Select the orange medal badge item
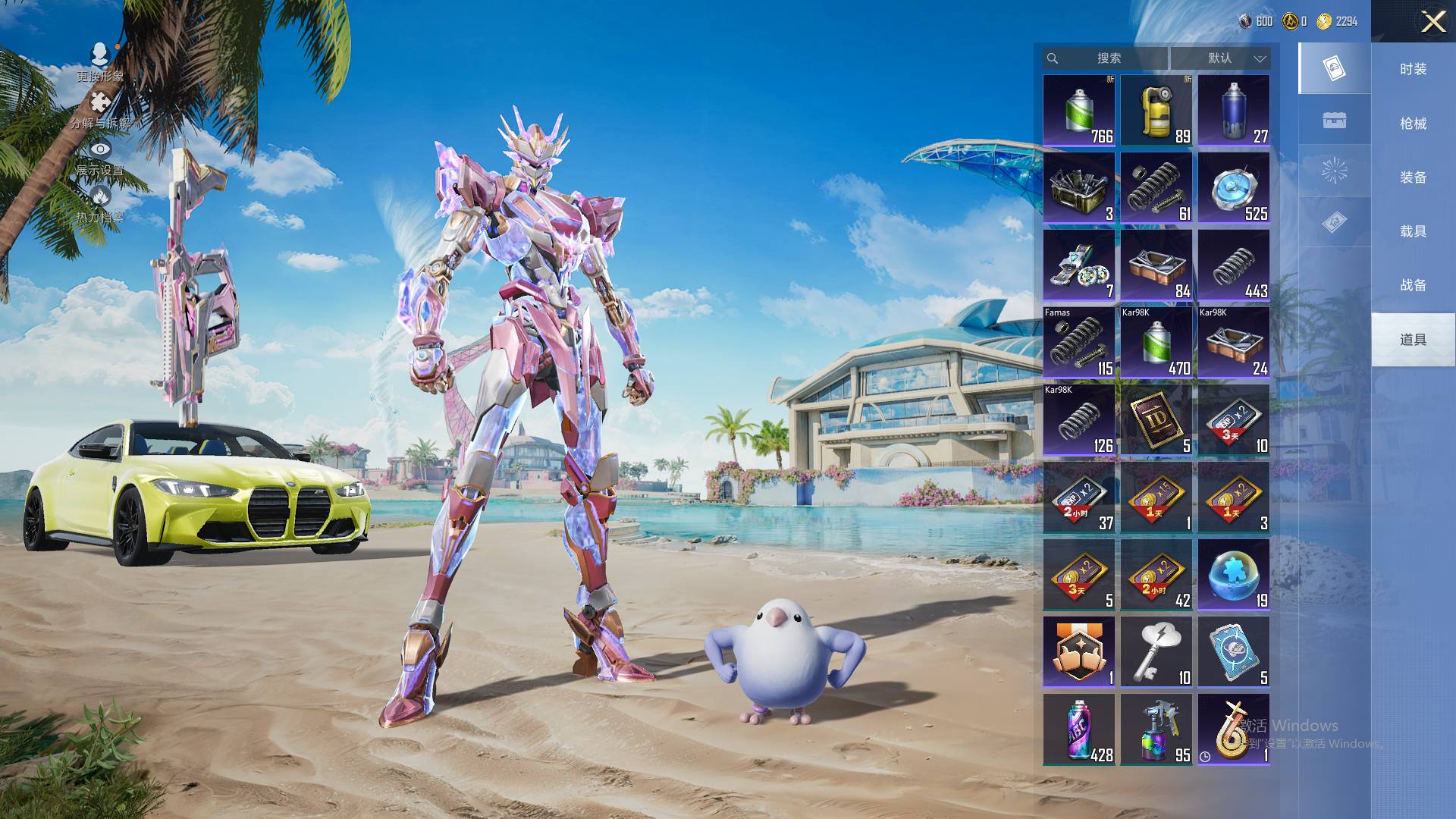Screen dimensions: 1456x819 [x=1079, y=652]
